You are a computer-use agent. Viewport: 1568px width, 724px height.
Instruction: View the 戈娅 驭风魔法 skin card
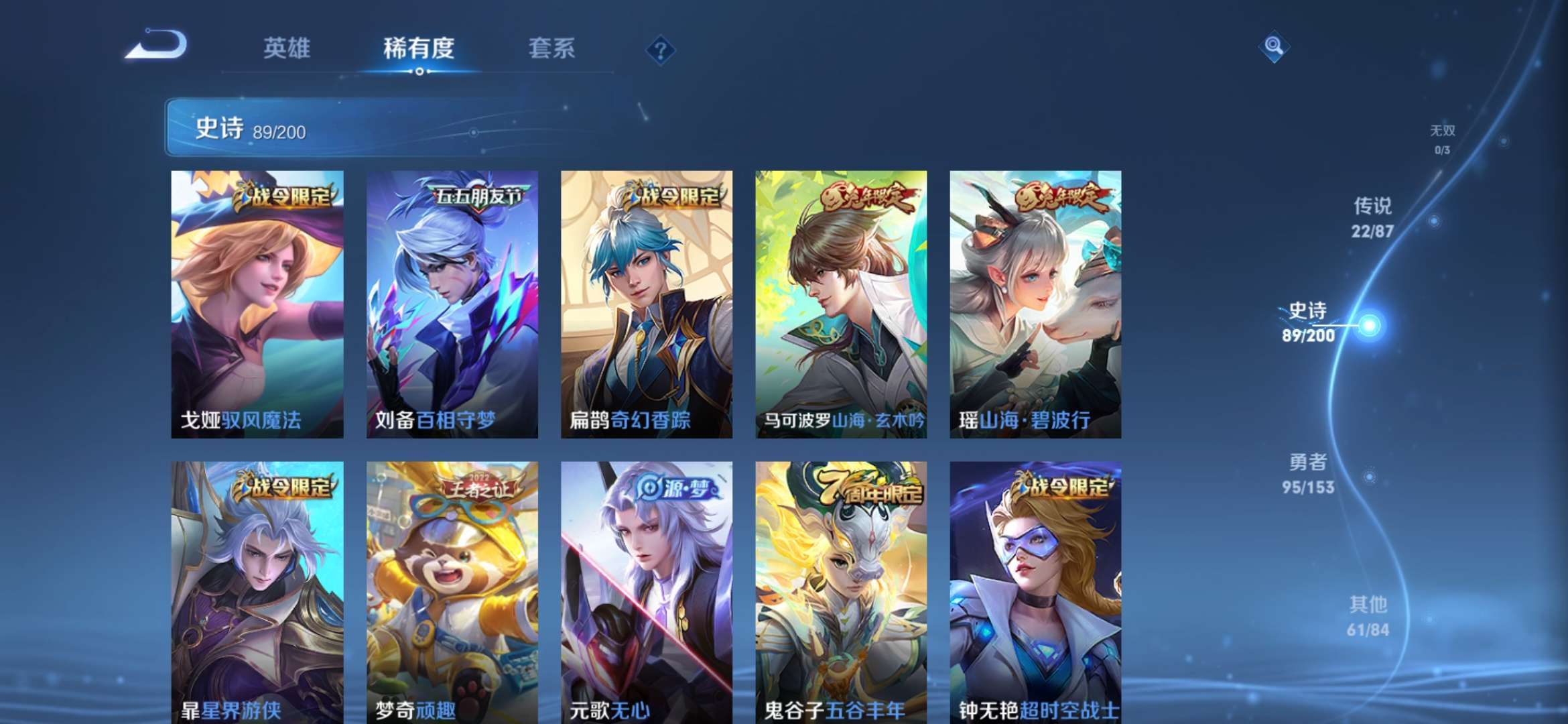(x=257, y=304)
